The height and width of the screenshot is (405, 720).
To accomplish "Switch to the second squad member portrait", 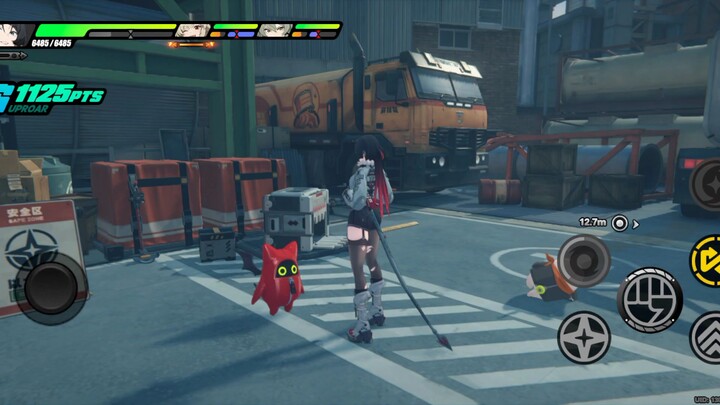I will 190,30.
